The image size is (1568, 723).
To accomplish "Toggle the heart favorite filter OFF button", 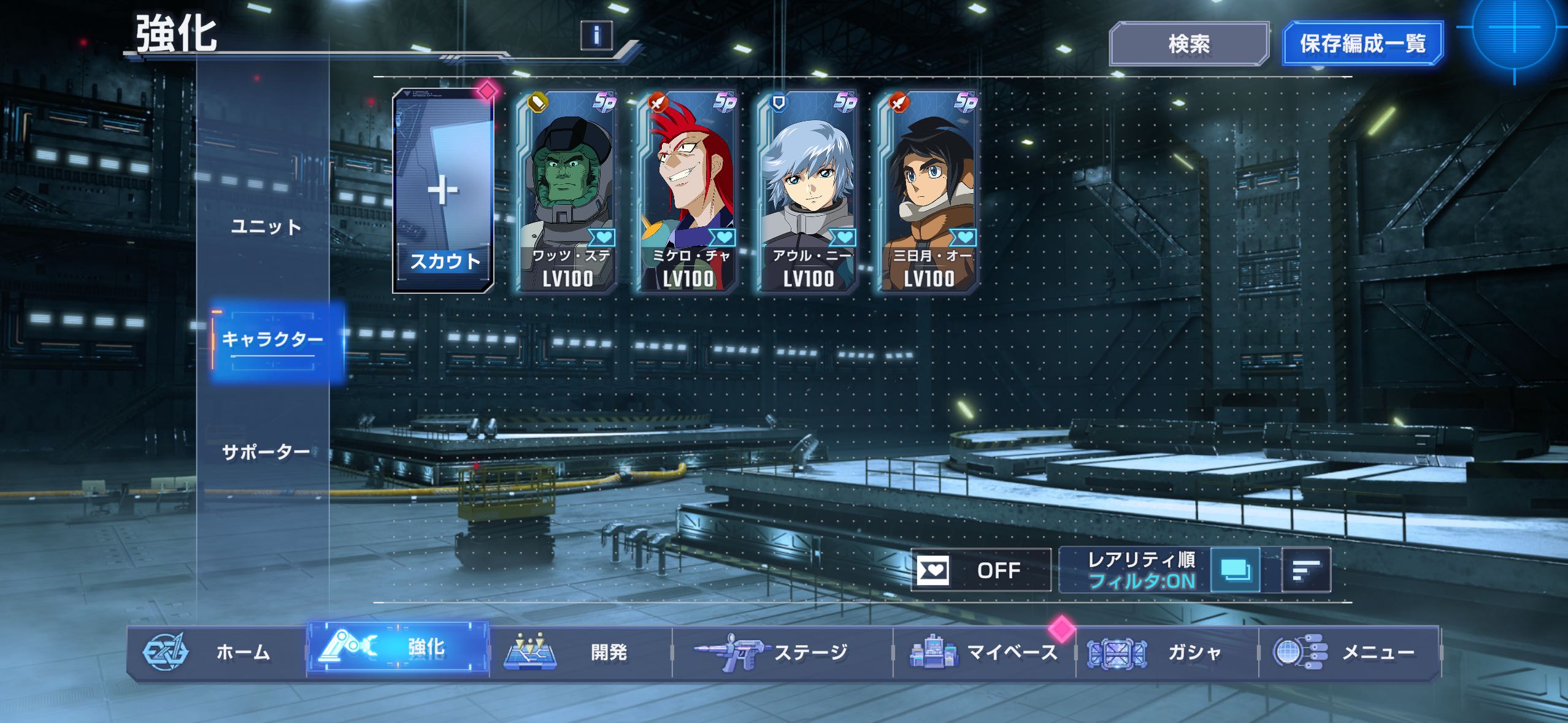I will coord(980,570).
